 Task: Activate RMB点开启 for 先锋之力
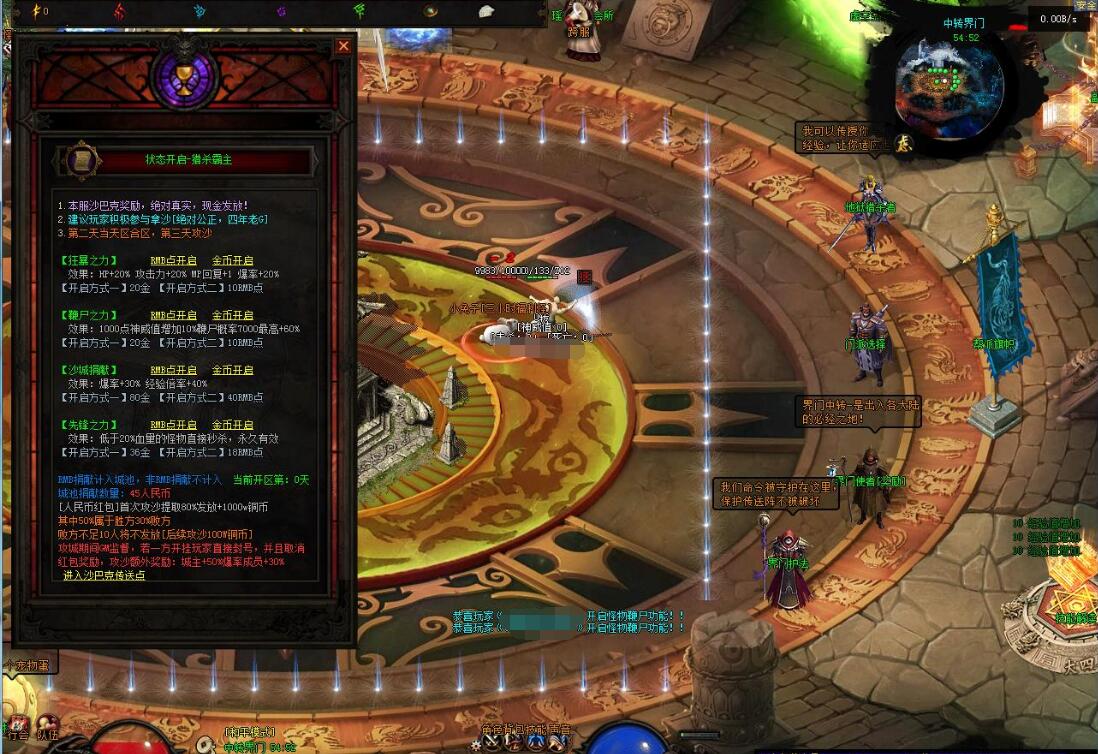click(174, 425)
